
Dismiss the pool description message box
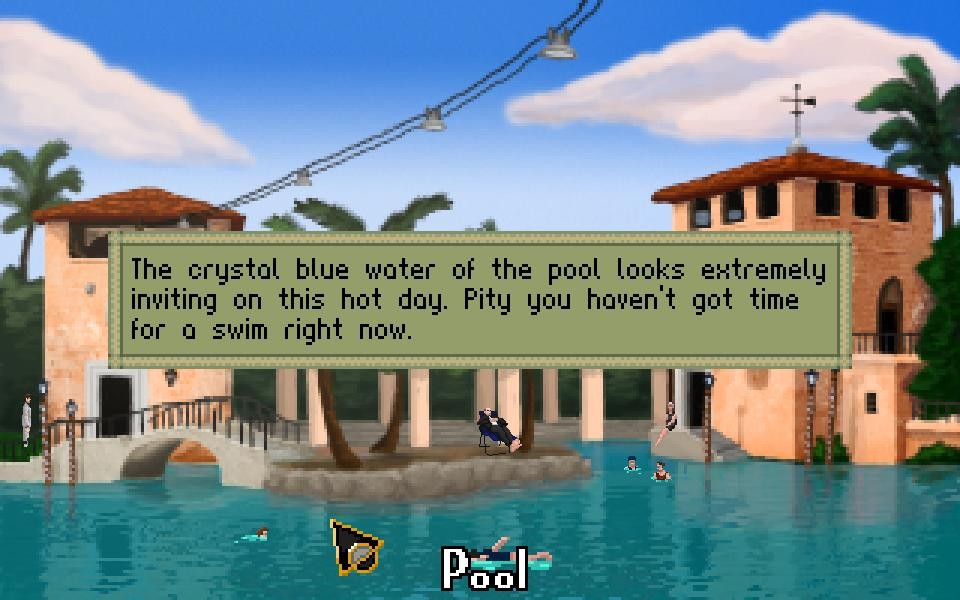point(479,299)
